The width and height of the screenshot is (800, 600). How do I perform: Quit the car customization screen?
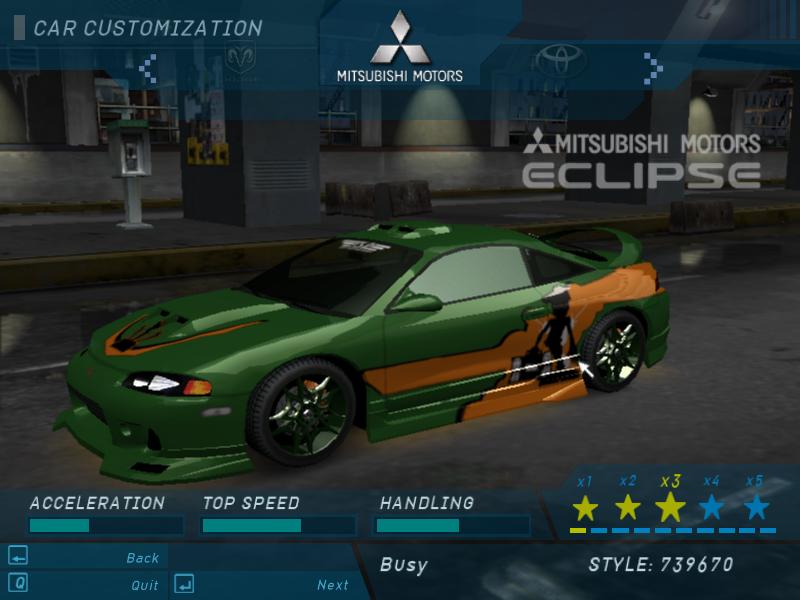pos(144,585)
